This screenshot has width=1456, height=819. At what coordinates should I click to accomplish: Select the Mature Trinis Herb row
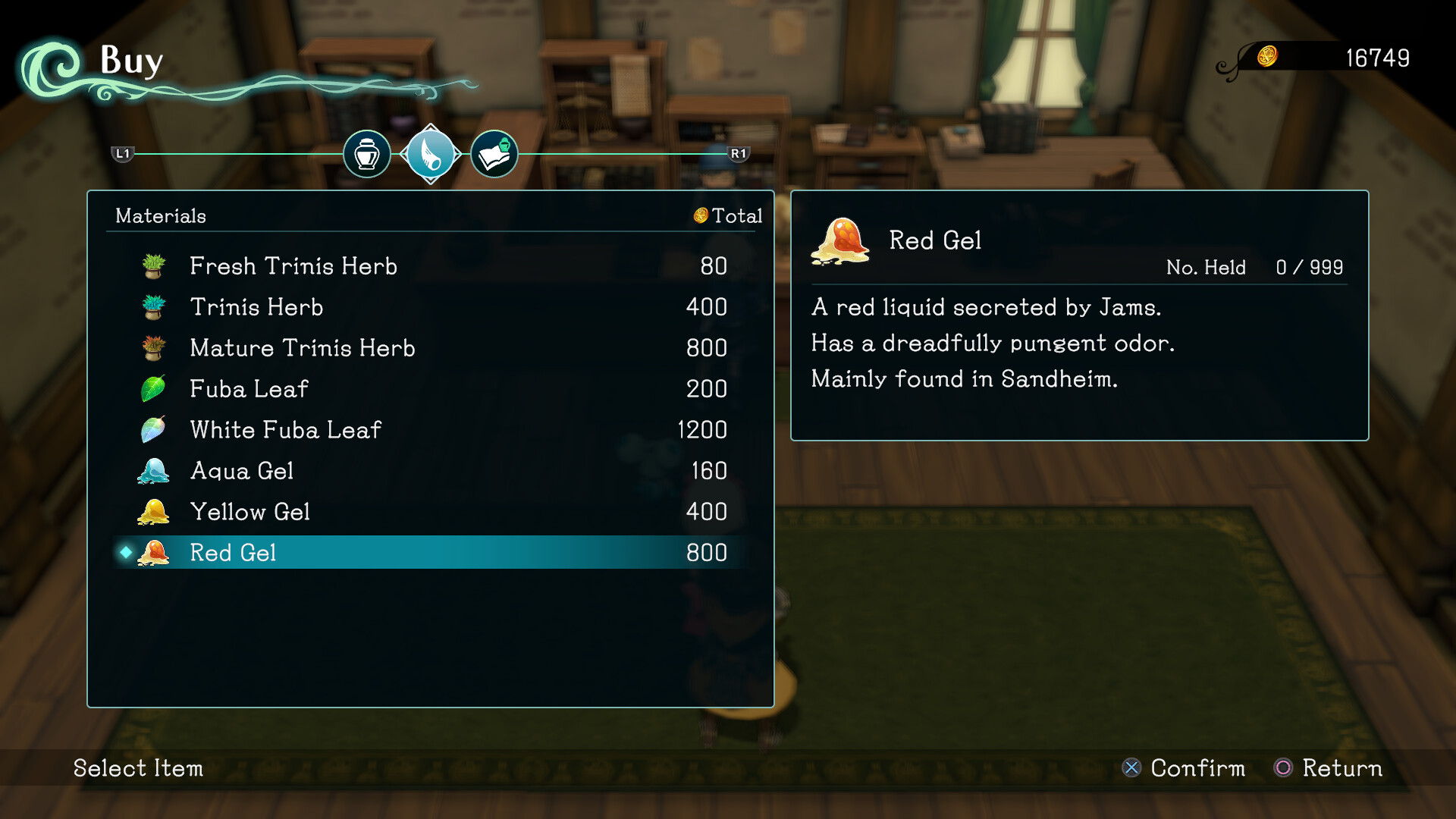pos(425,348)
